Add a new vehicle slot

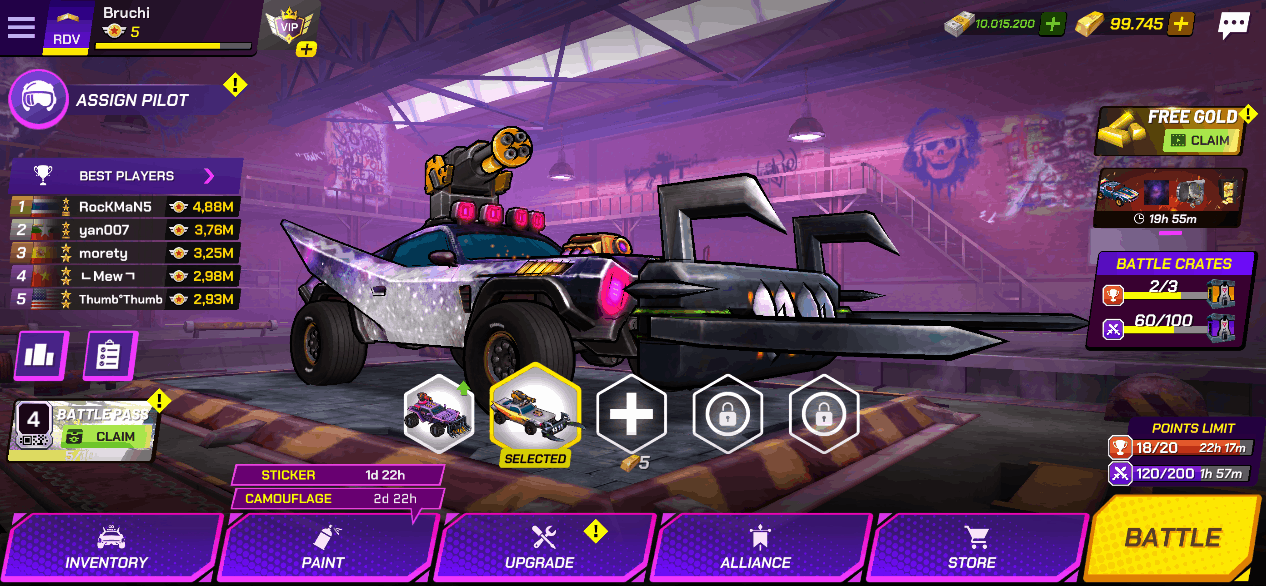coord(631,414)
